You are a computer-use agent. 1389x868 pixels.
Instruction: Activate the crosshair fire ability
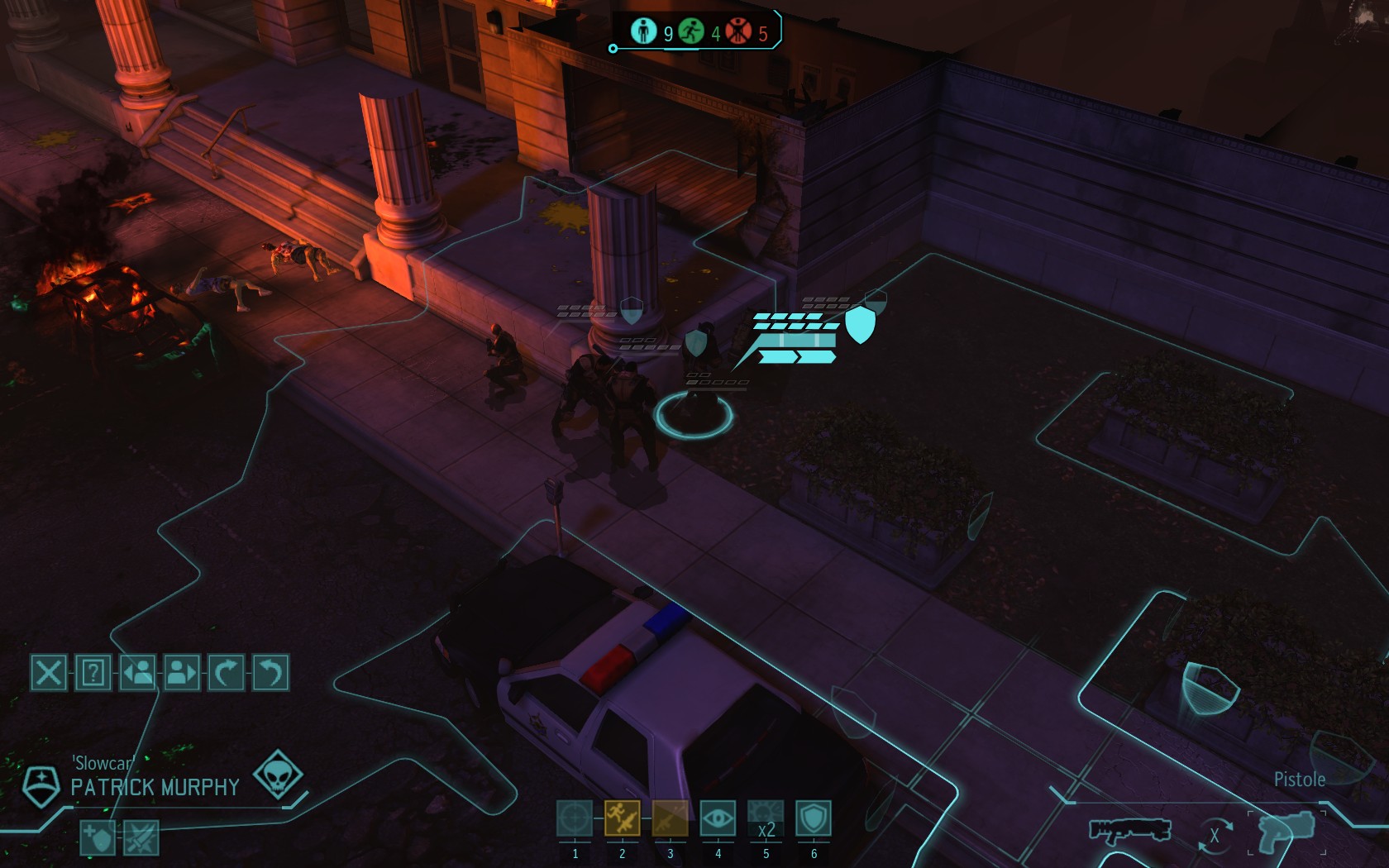[x=575, y=818]
